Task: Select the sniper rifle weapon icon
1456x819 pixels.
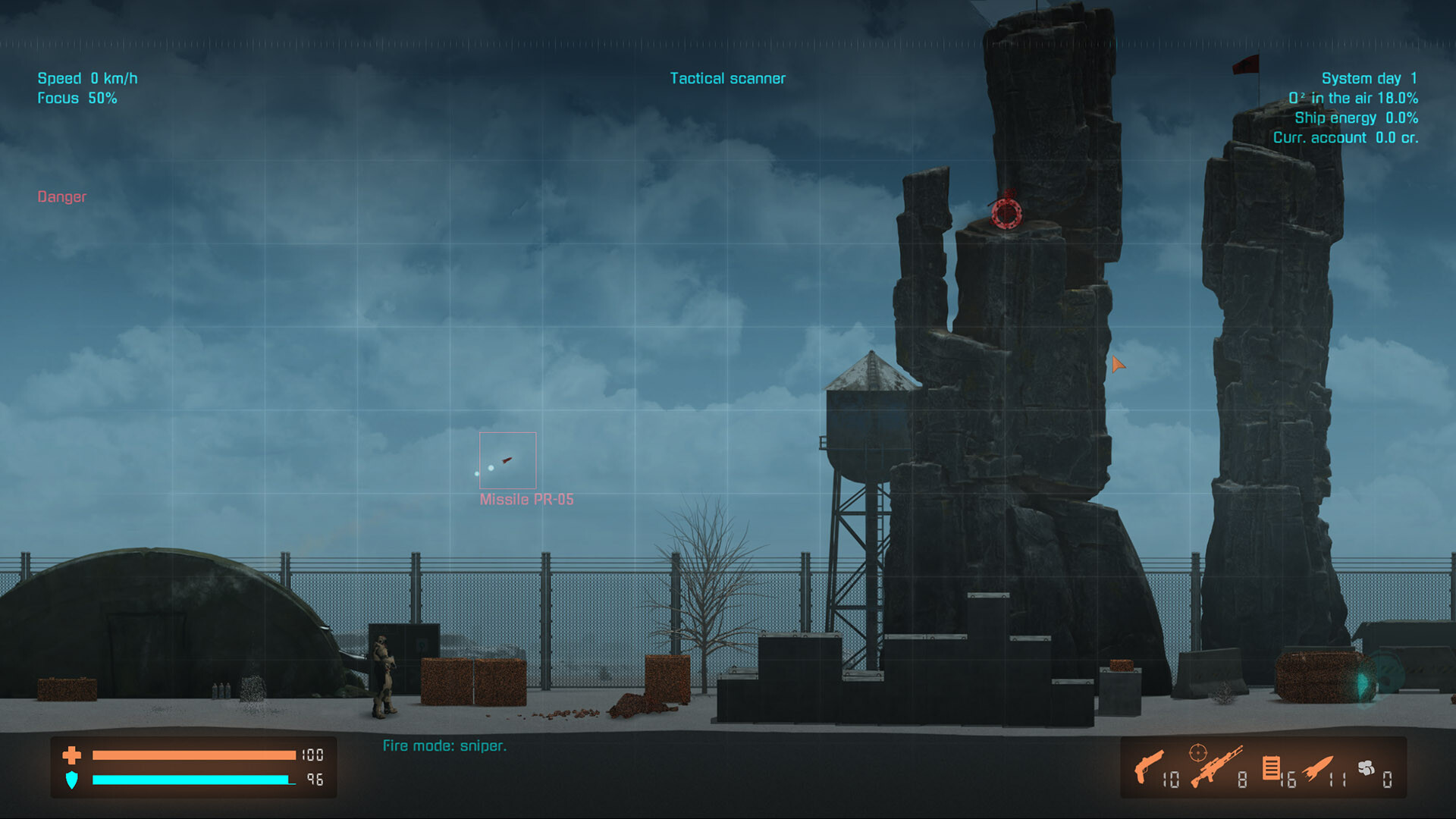Action: point(1217,768)
